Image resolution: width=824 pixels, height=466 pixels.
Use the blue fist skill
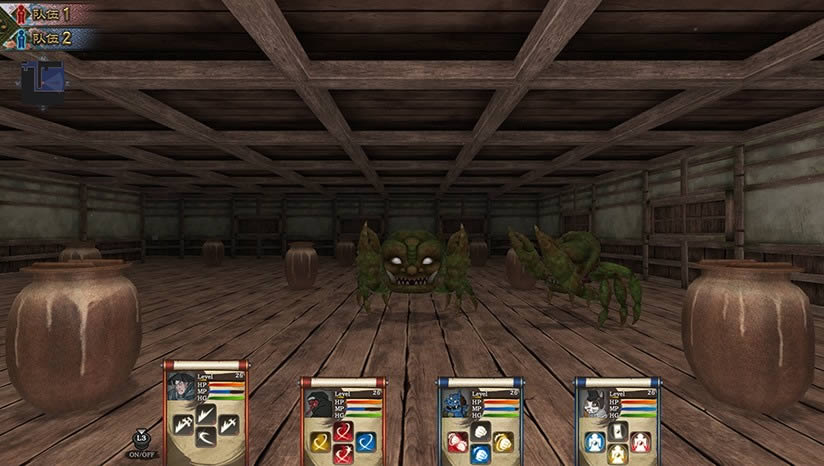pyautogui.click(x=480, y=453)
